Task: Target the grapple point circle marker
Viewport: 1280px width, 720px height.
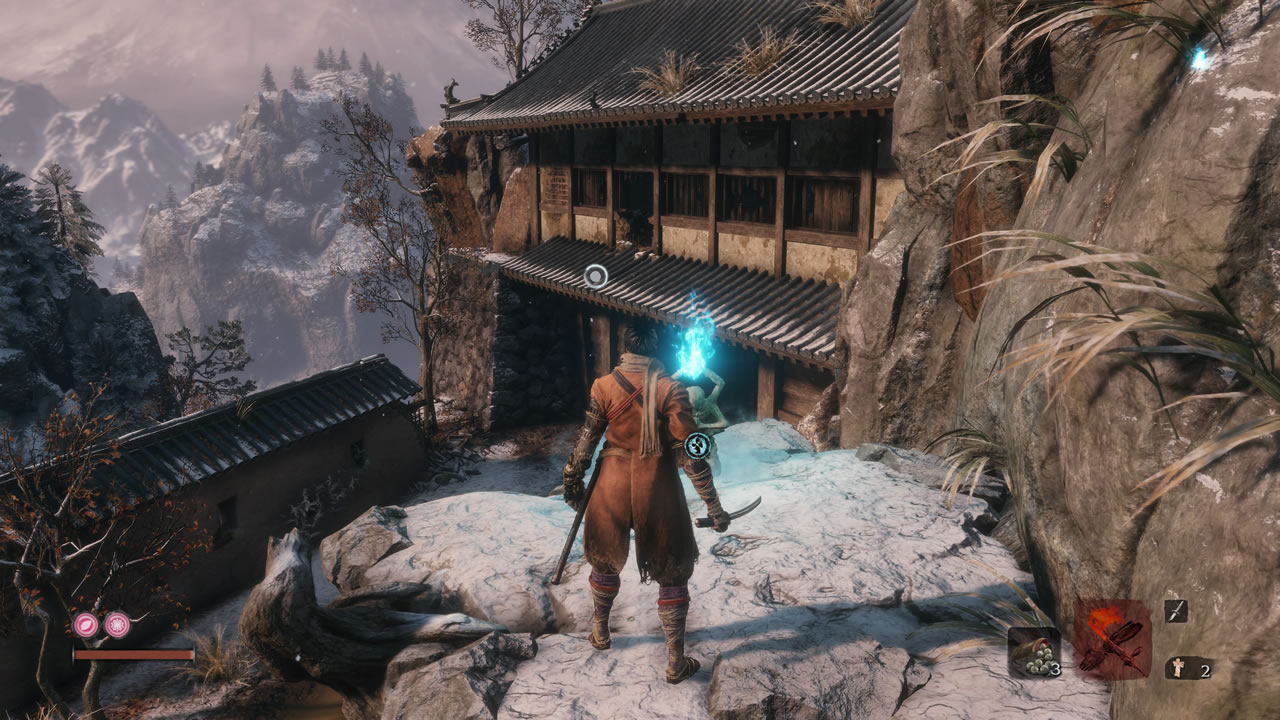Action: tap(596, 276)
